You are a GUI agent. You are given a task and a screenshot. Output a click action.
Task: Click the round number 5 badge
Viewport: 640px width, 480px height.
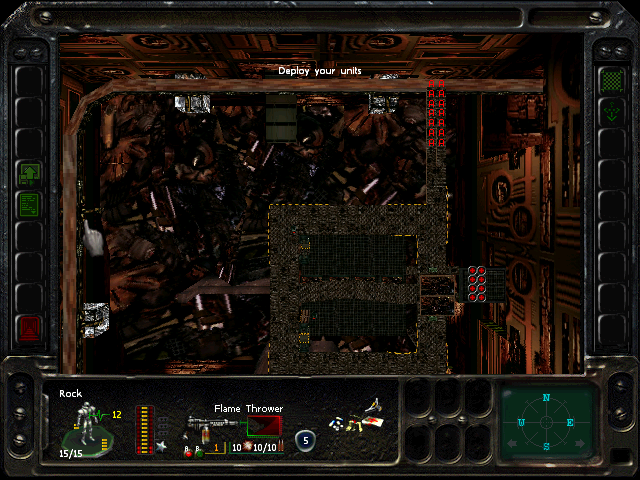click(x=305, y=438)
